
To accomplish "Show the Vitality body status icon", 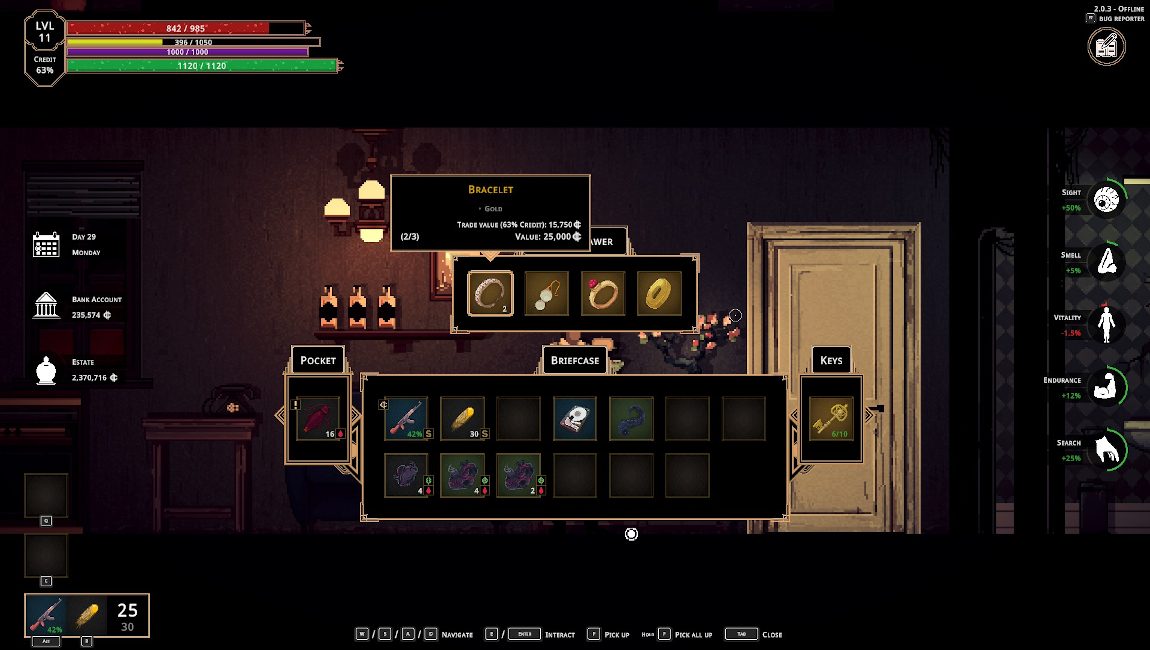I will (1106, 325).
